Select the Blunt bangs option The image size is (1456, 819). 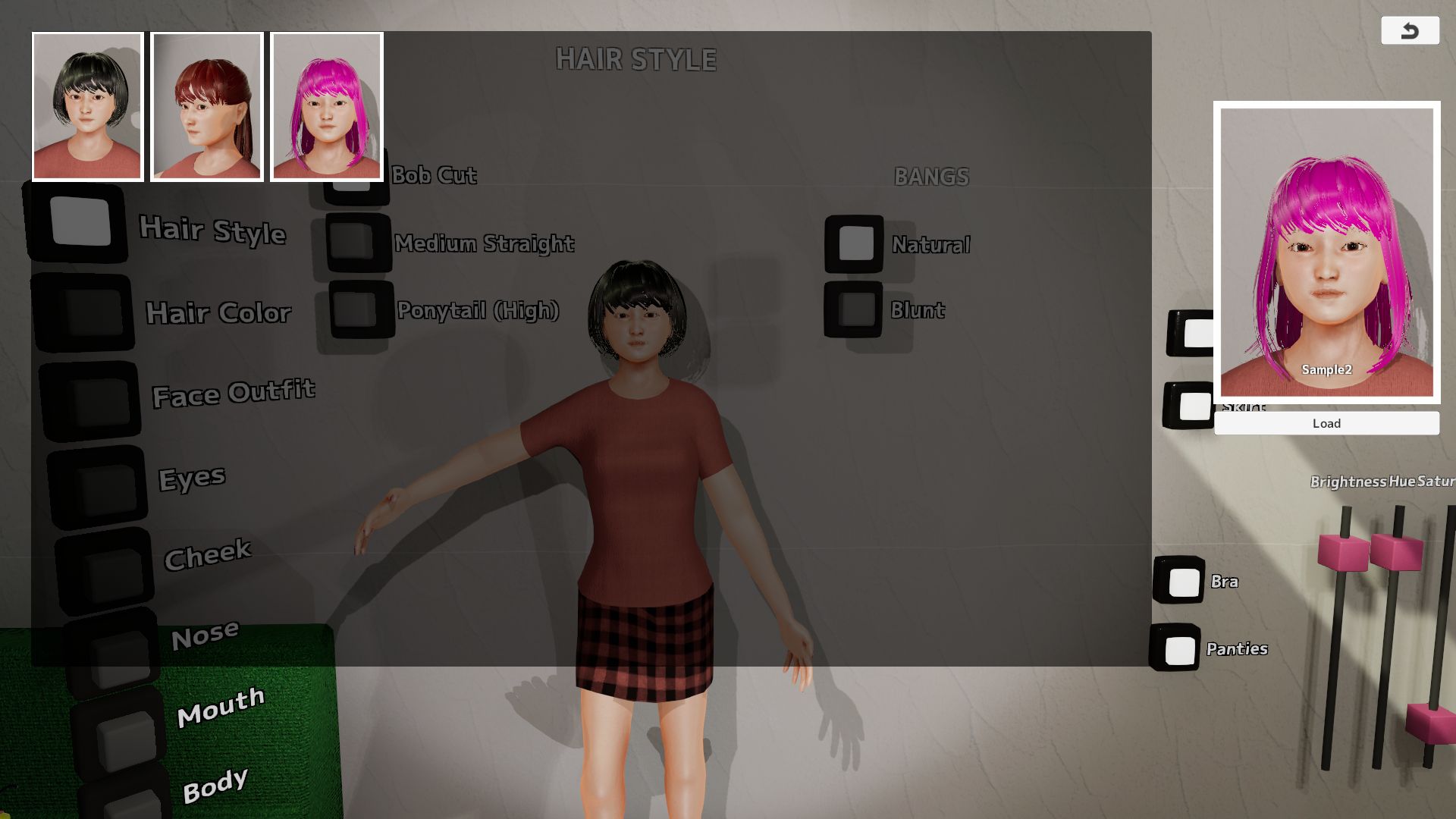855,311
